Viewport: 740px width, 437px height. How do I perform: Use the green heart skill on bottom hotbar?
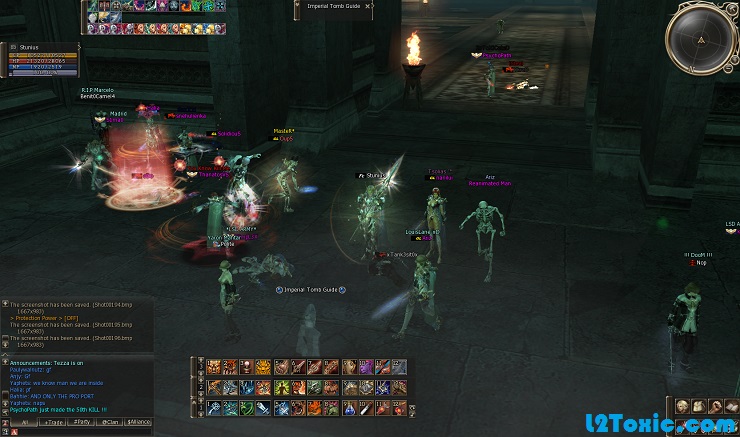tap(246, 408)
